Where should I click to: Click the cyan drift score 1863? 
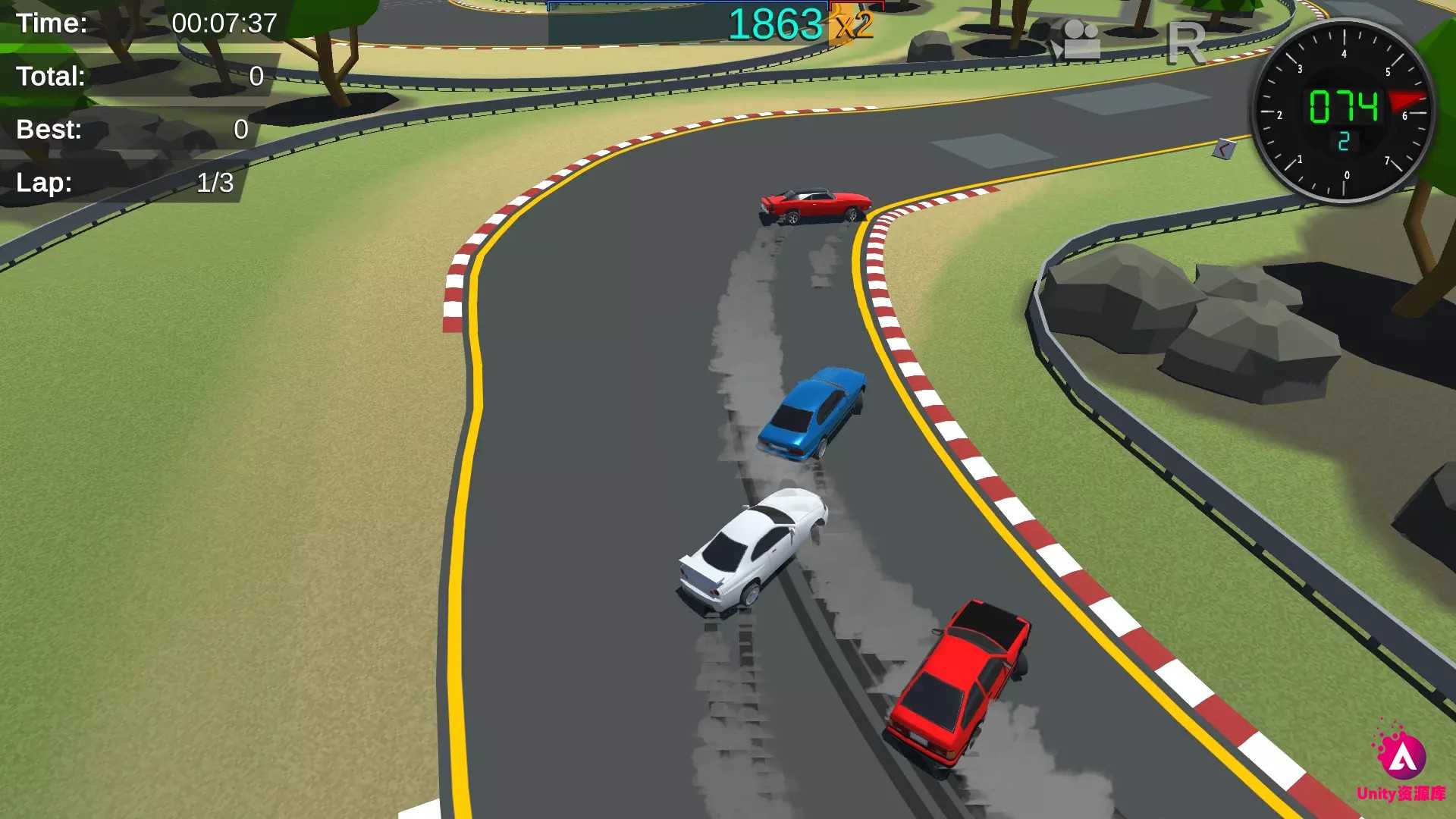tap(777, 24)
